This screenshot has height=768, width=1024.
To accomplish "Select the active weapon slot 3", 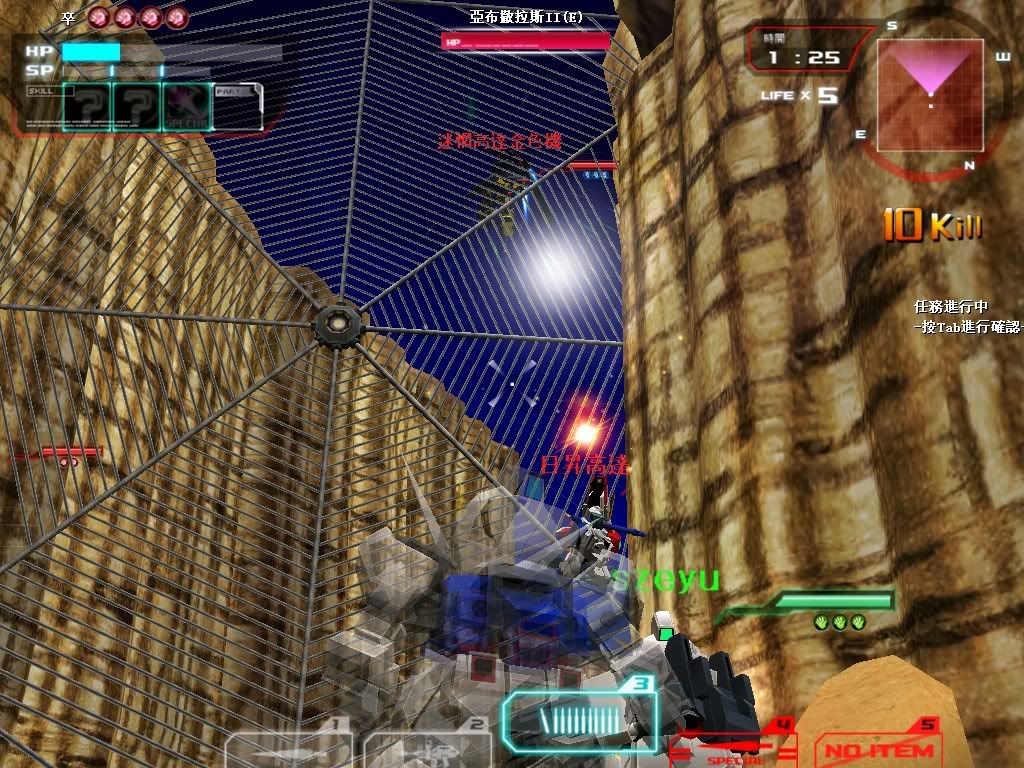I will tap(579, 720).
